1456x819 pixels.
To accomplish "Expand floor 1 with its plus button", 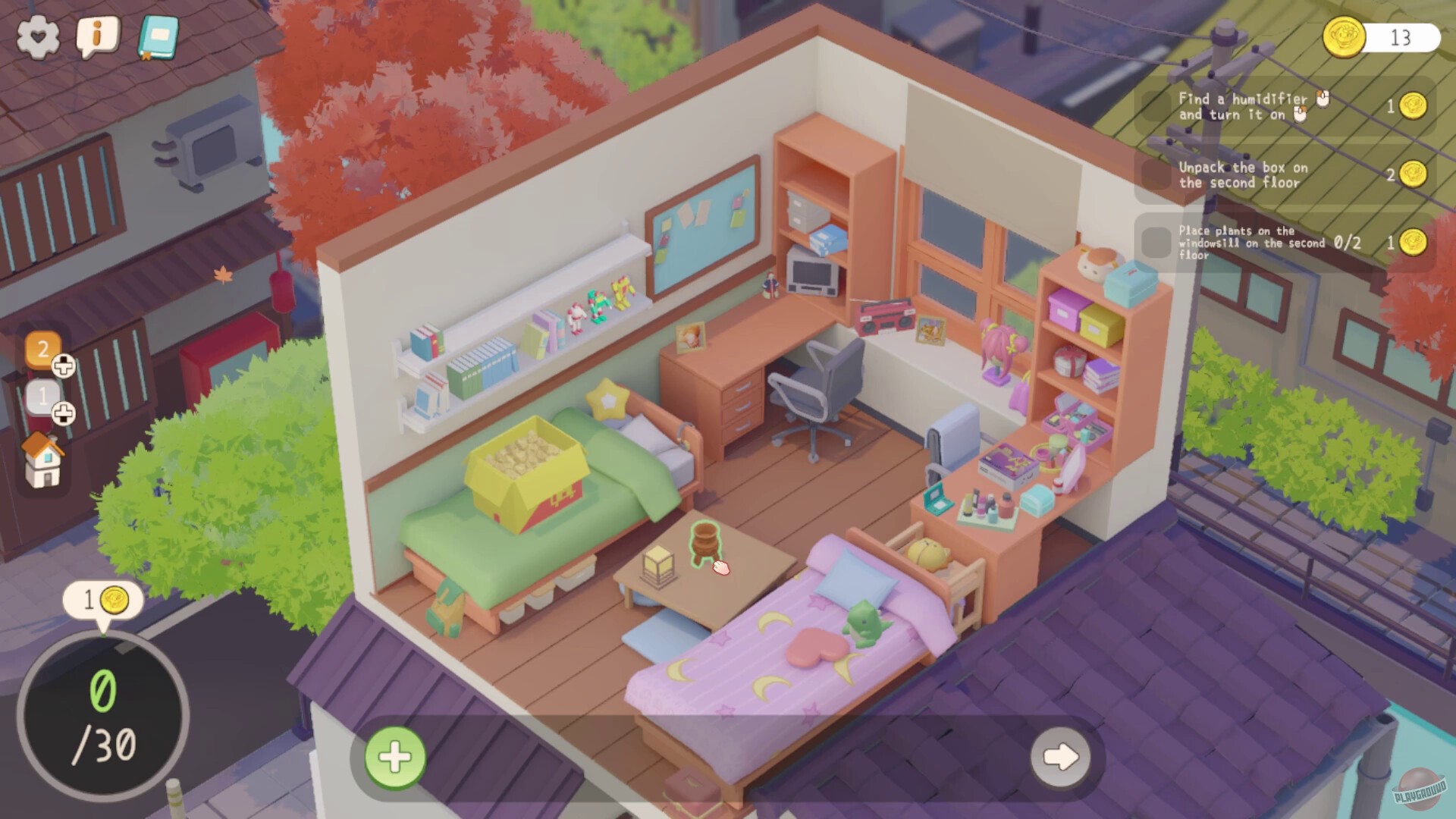I will pyautogui.click(x=64, y=413).
